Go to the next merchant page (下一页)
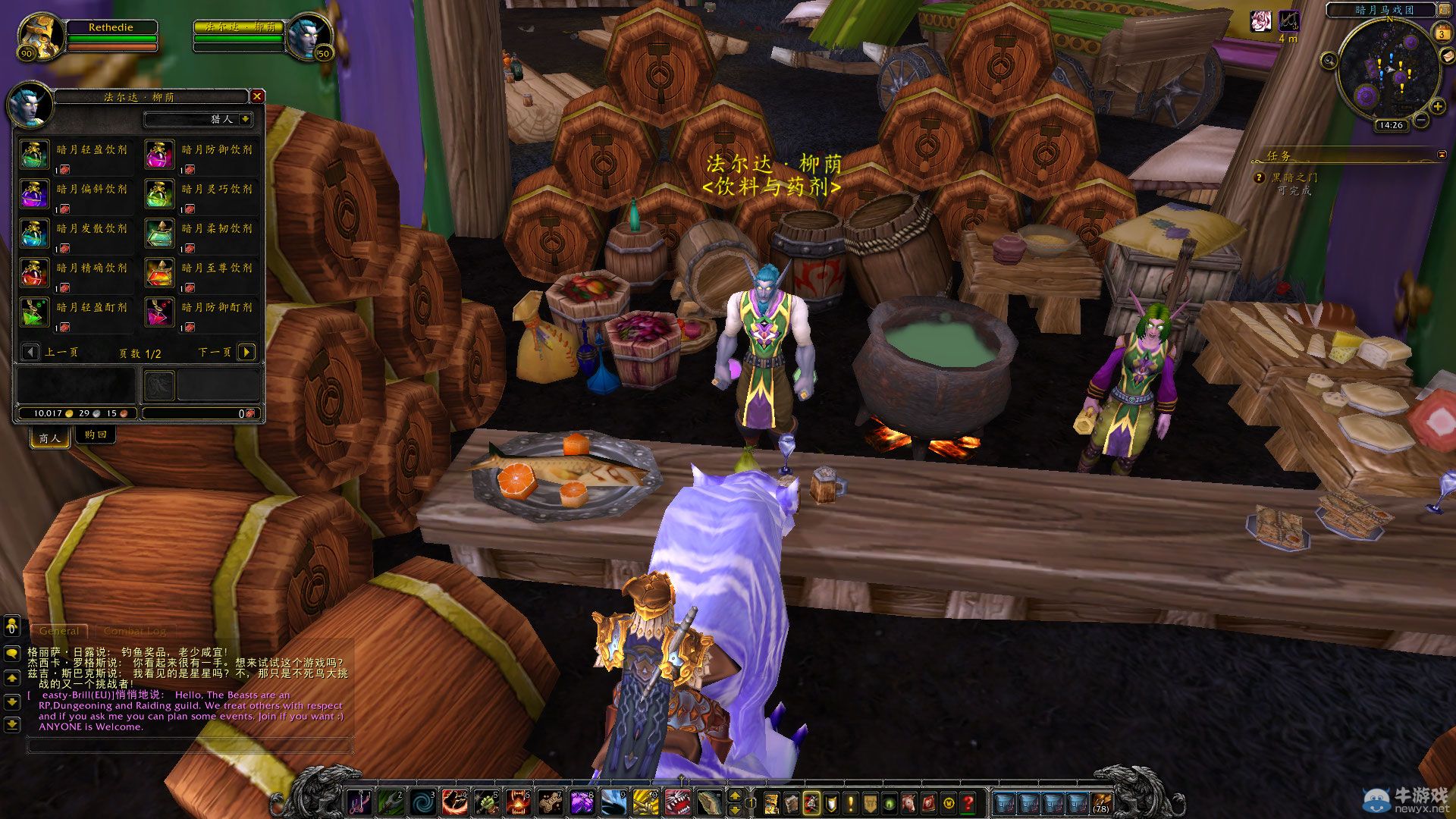The height and width of the screenshot is (819, 1456). (x=246, y=352)
